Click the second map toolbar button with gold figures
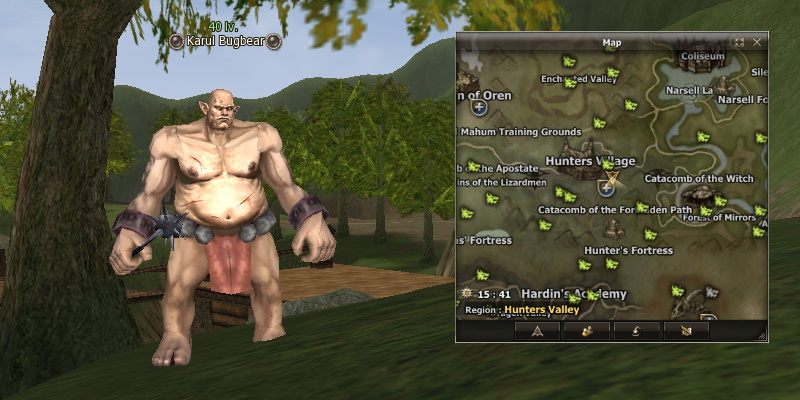 tap(586, 330)
